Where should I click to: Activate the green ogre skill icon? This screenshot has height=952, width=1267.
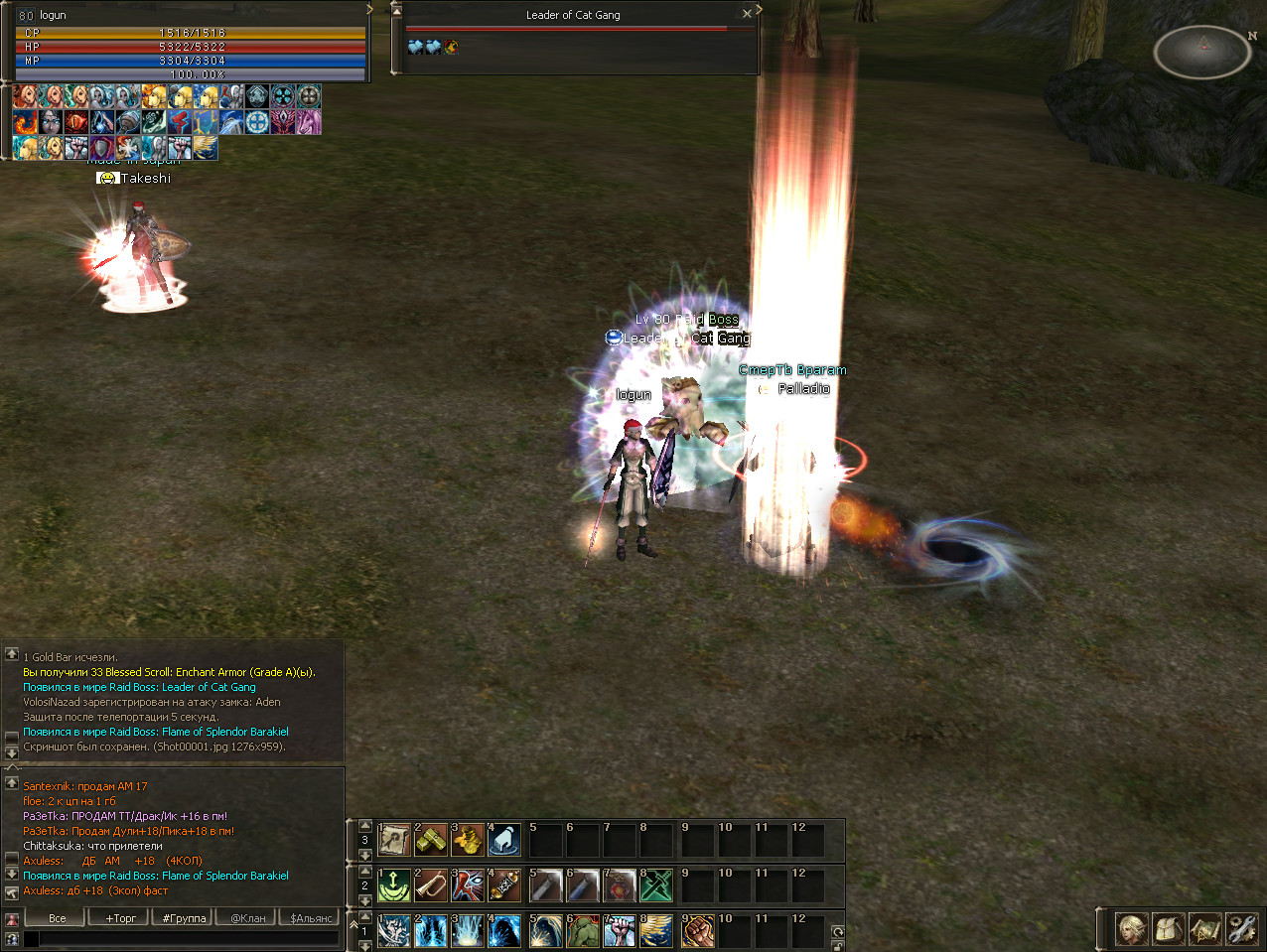pos(583,932)
